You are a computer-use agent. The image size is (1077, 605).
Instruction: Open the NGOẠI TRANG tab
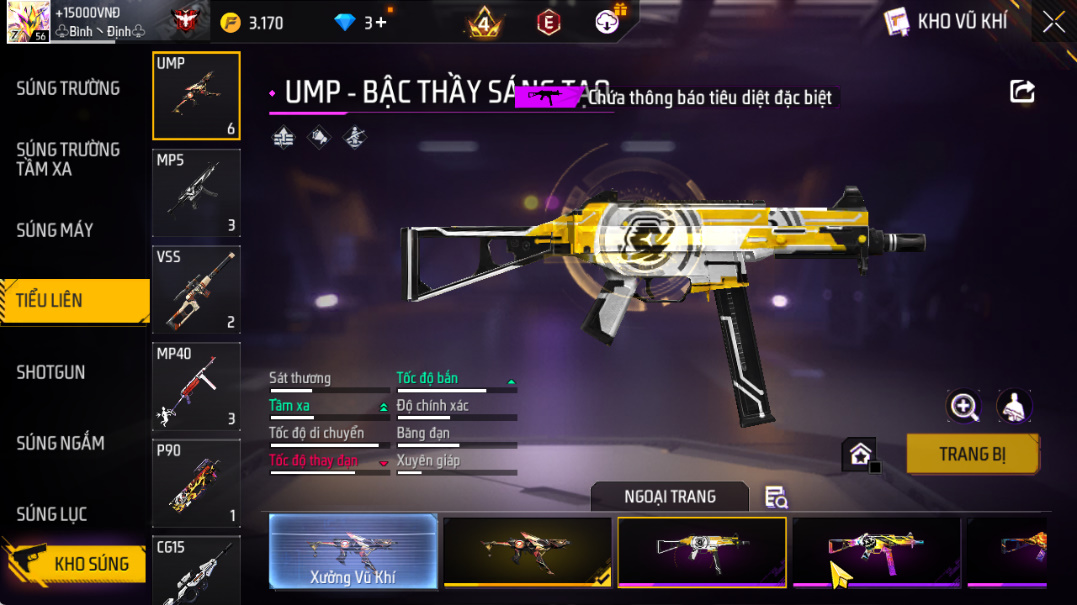670,496
